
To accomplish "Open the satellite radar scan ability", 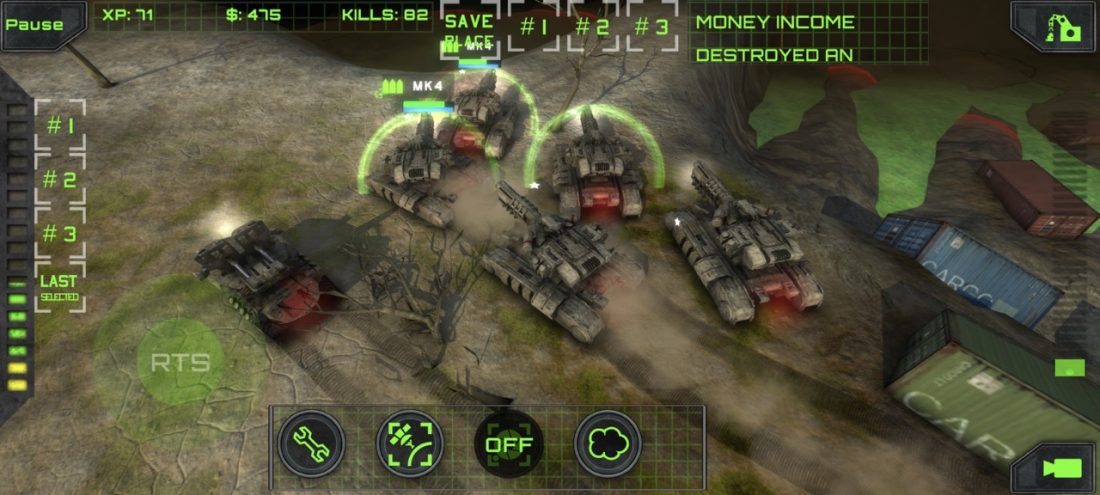I will click(409, 443).
